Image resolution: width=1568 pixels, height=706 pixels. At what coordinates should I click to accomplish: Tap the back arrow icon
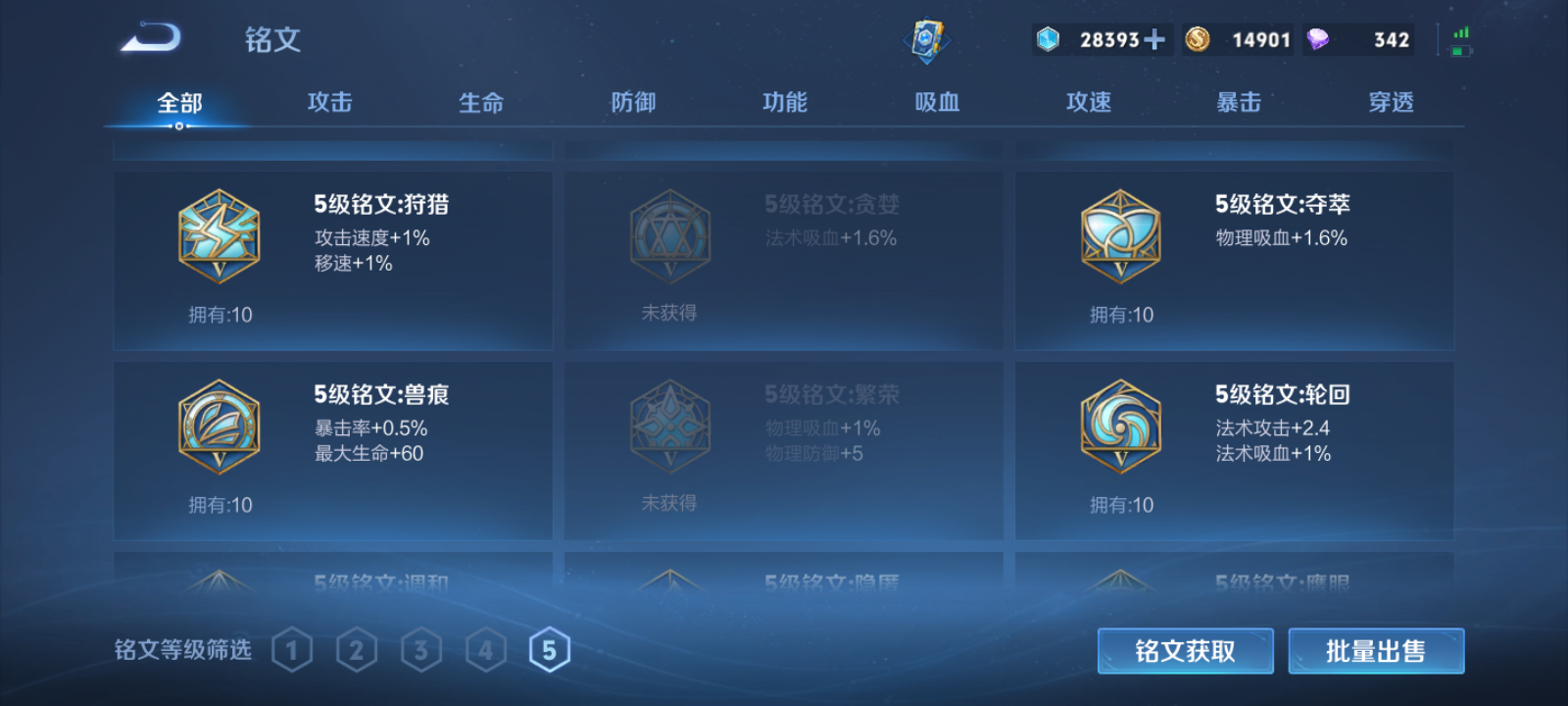149,37
